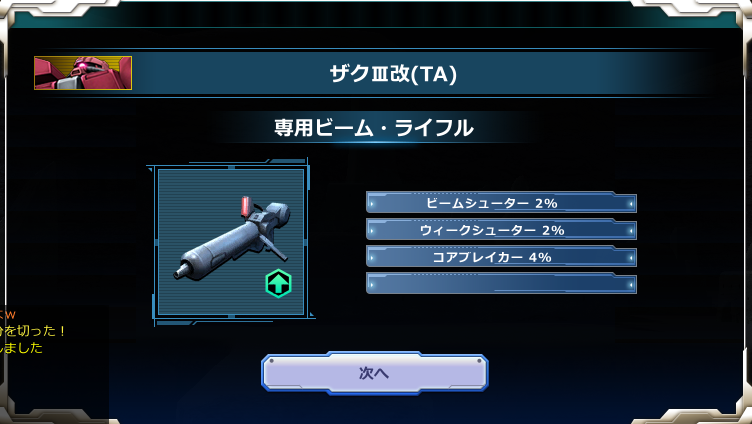Select the ビームシューター 2% row
Viewport: 752px width, 424px height.
coord(501,203)
